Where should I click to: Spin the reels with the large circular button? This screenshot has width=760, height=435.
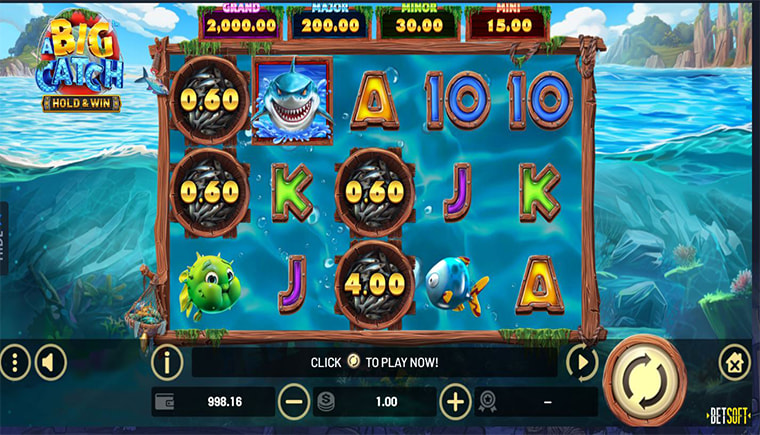pos(645,381)
